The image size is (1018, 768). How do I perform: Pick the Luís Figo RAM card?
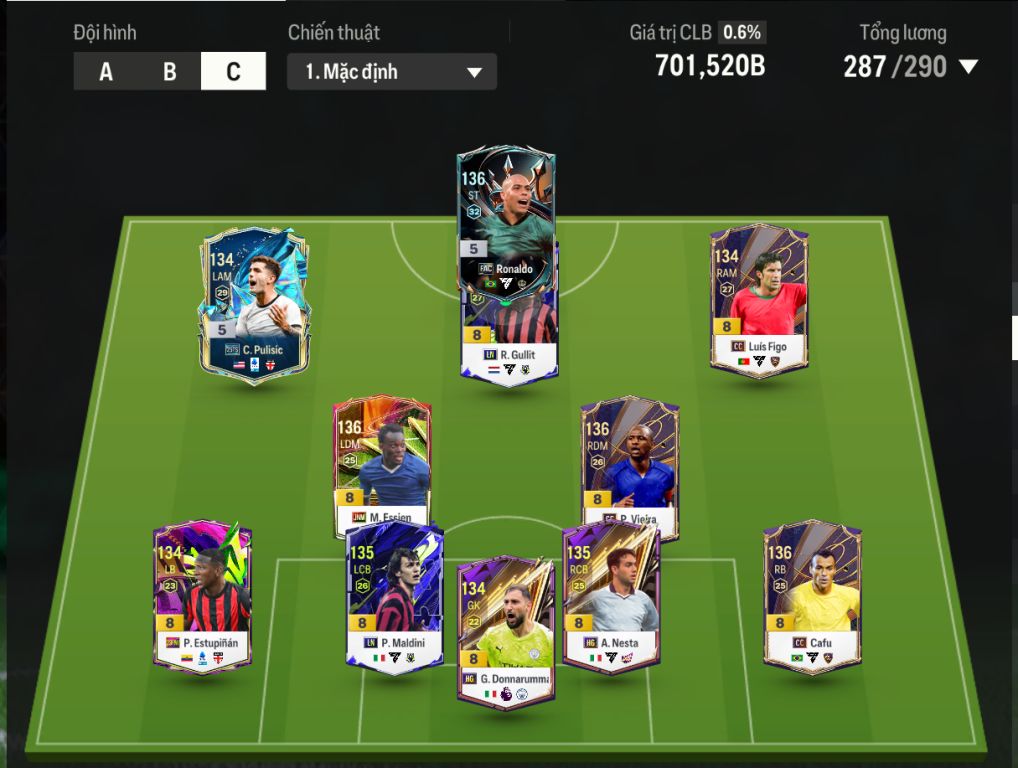[759, 300]
